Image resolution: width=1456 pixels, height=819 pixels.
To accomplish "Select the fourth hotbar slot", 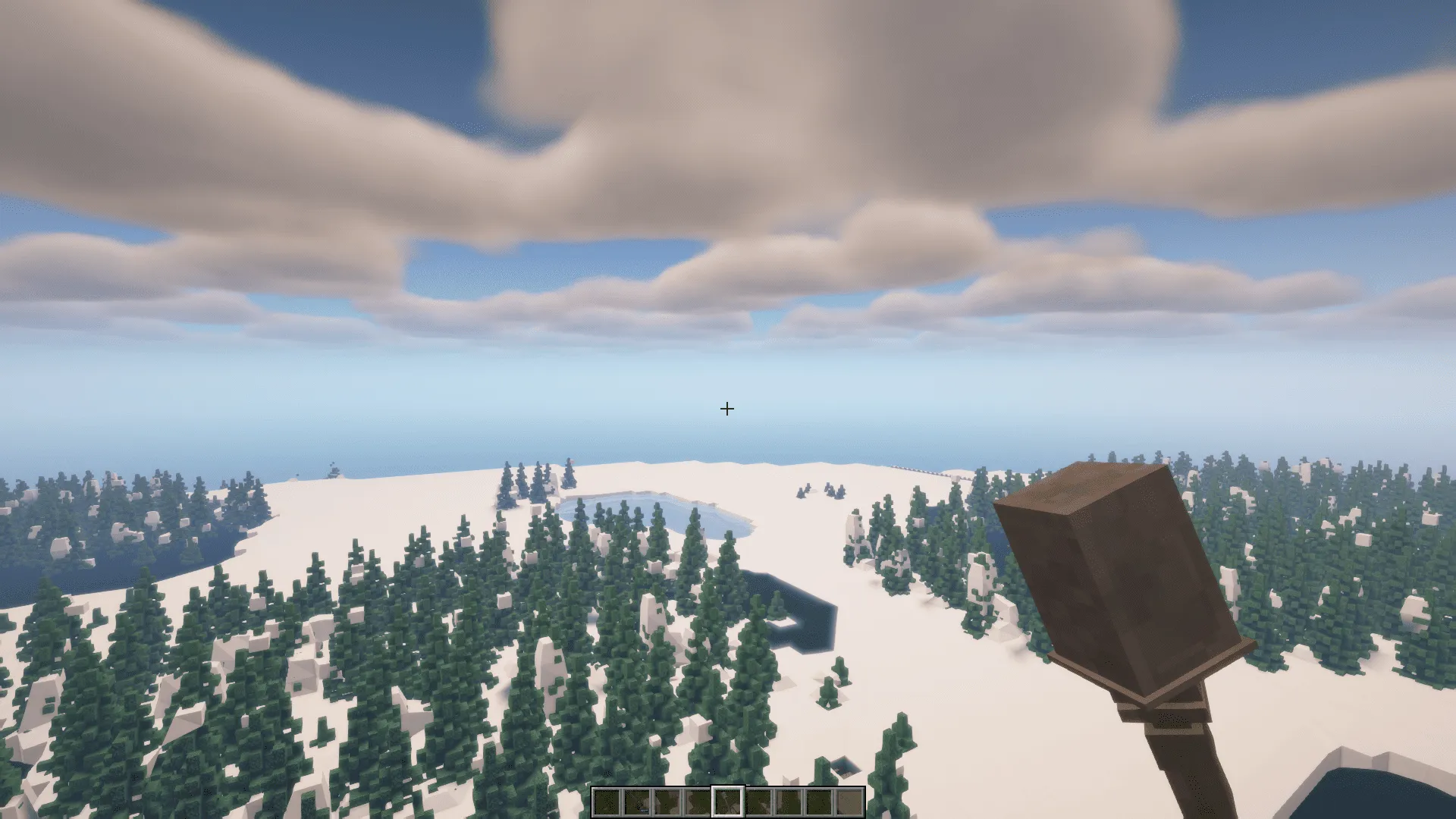I will tap(698, 802).
